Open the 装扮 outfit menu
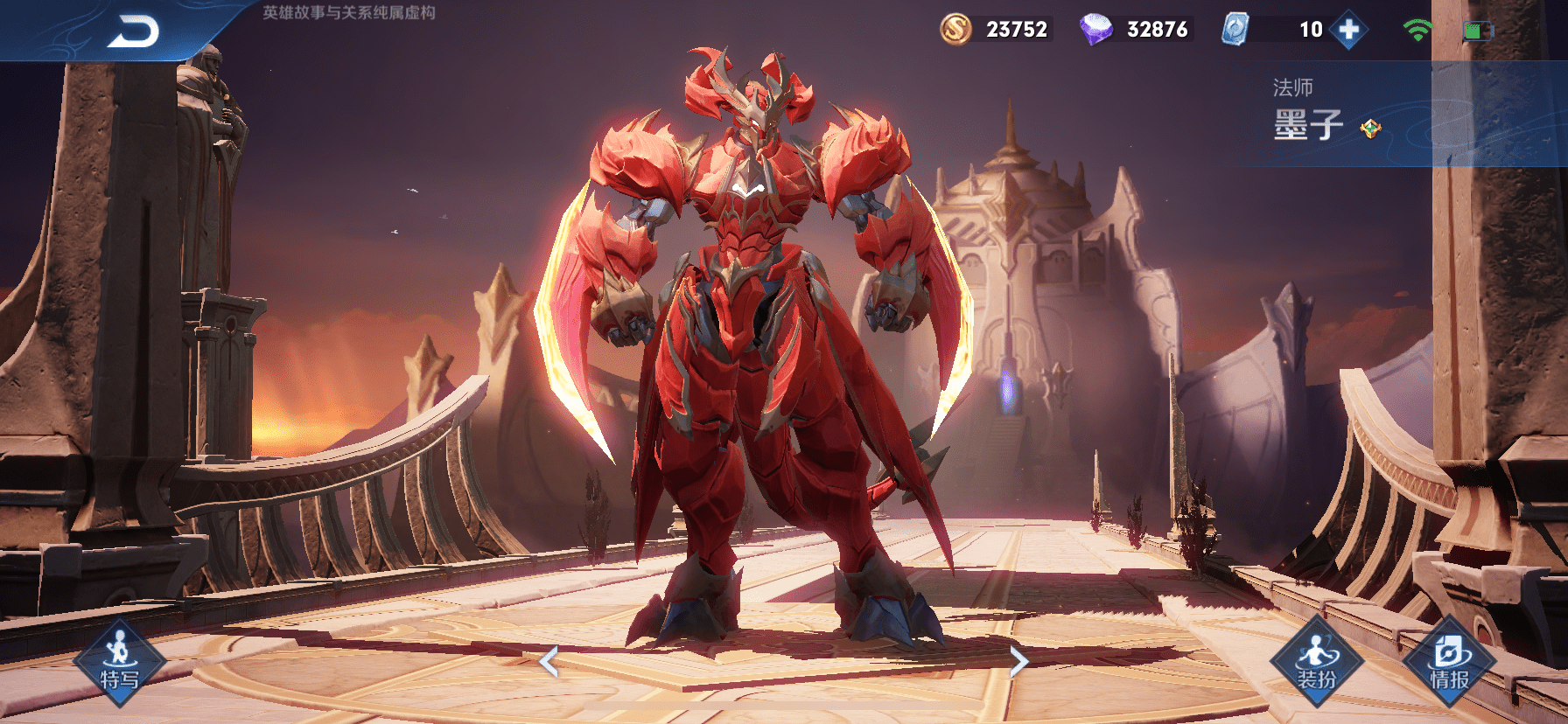Screen dimensions: 1568x724 point(1316,664)
